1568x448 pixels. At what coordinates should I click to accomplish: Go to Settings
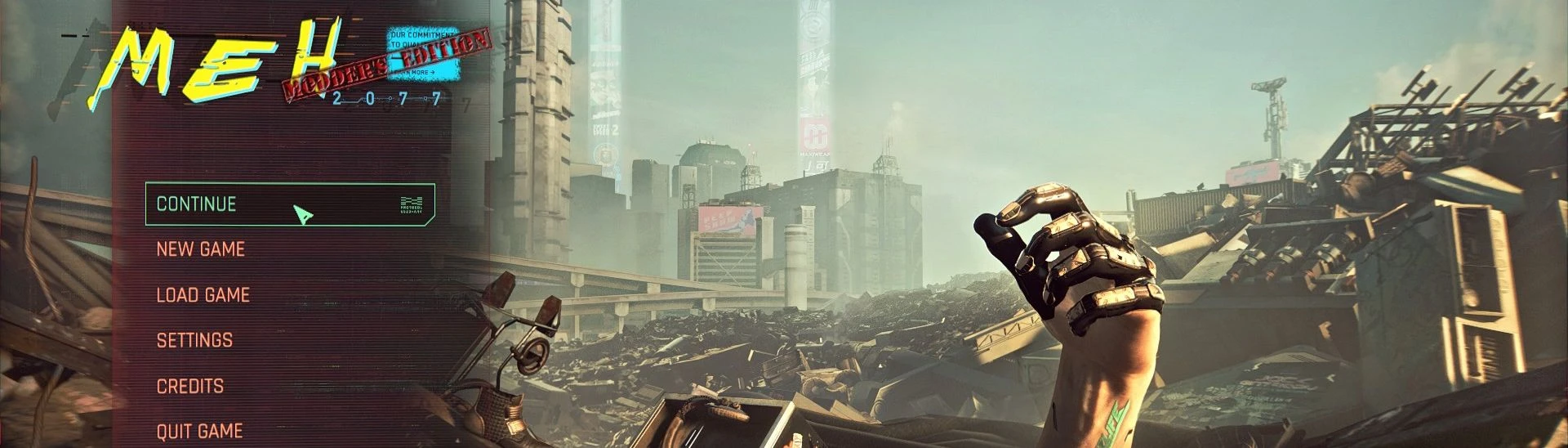click(x=194, y=340)
